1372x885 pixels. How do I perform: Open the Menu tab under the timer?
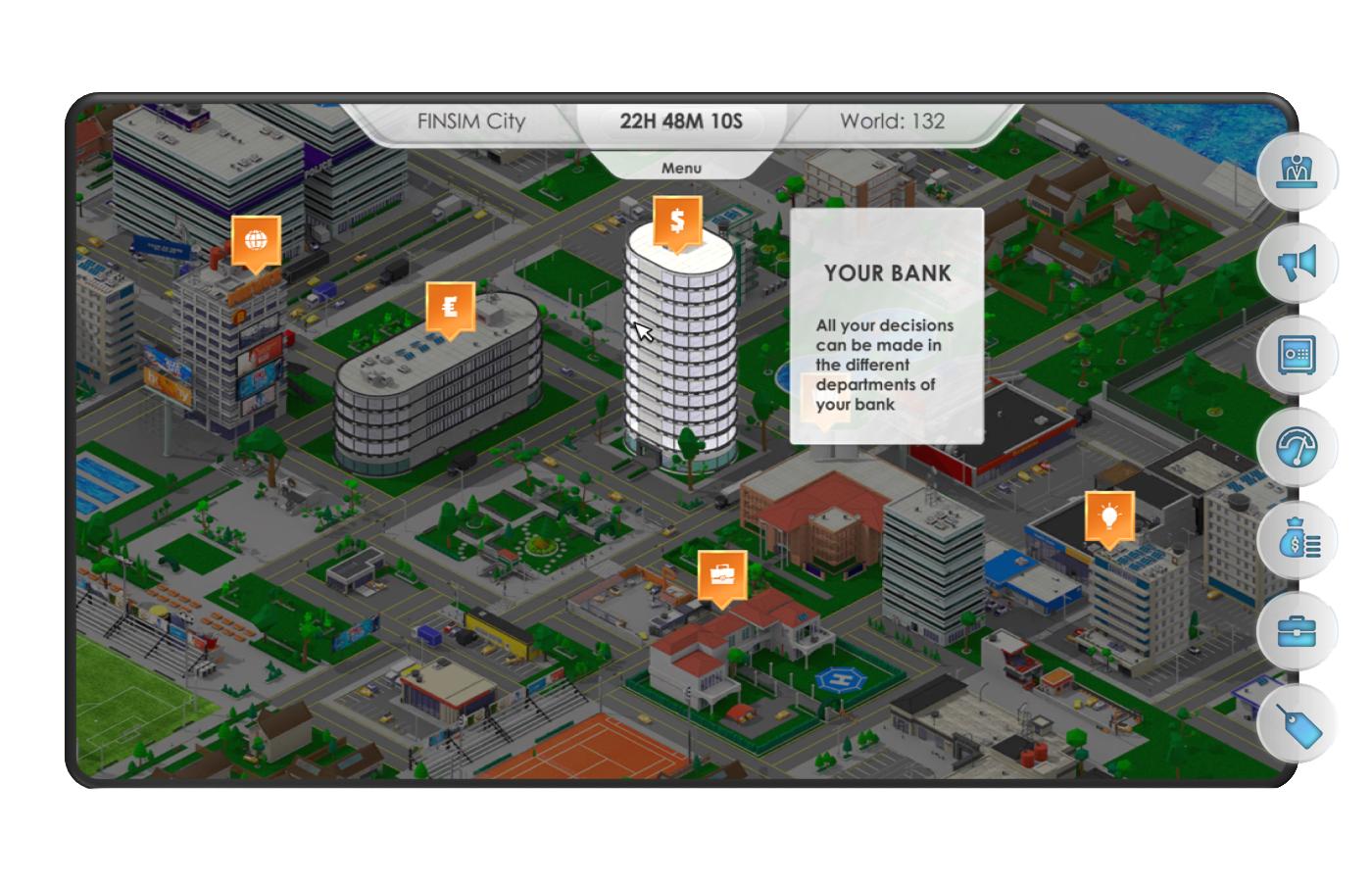point(681,168)
